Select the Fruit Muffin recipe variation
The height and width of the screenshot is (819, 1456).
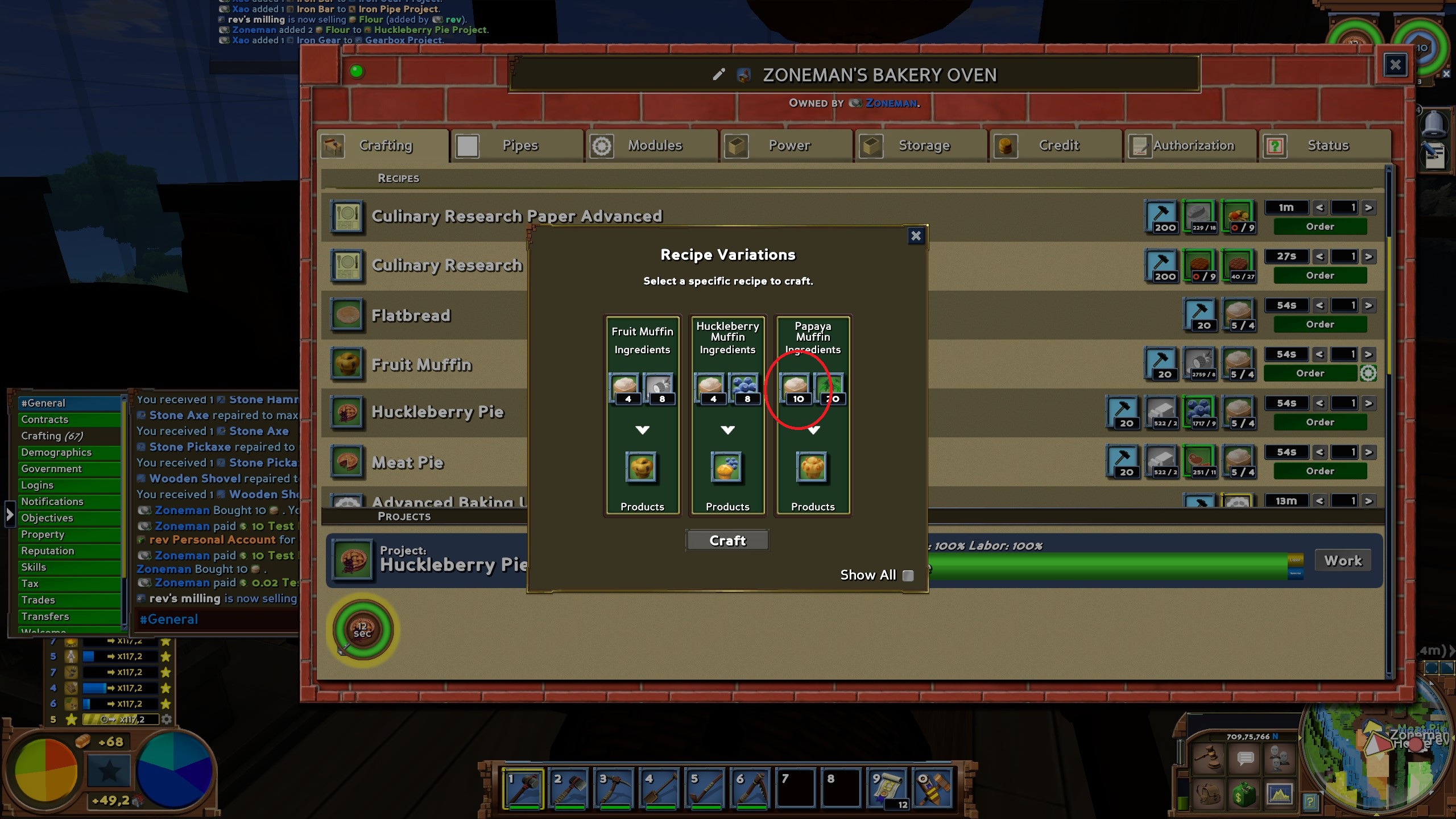642,415
